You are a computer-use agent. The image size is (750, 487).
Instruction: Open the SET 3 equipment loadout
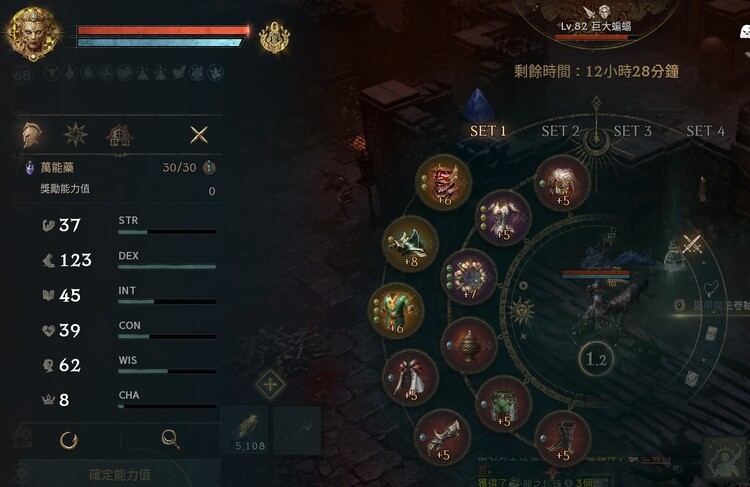(x=633, y=131)
